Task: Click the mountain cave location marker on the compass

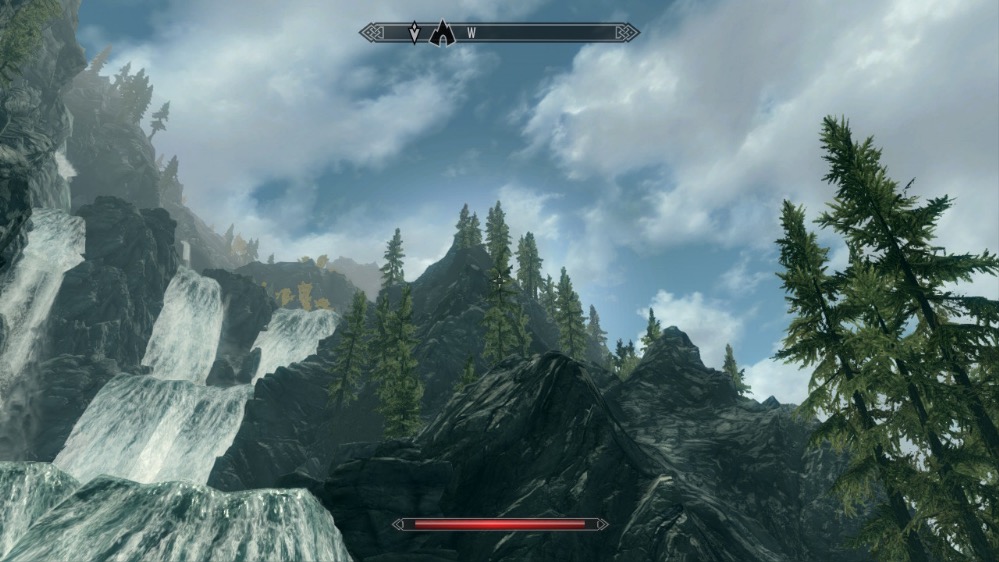Action: [x=442, y=33]
